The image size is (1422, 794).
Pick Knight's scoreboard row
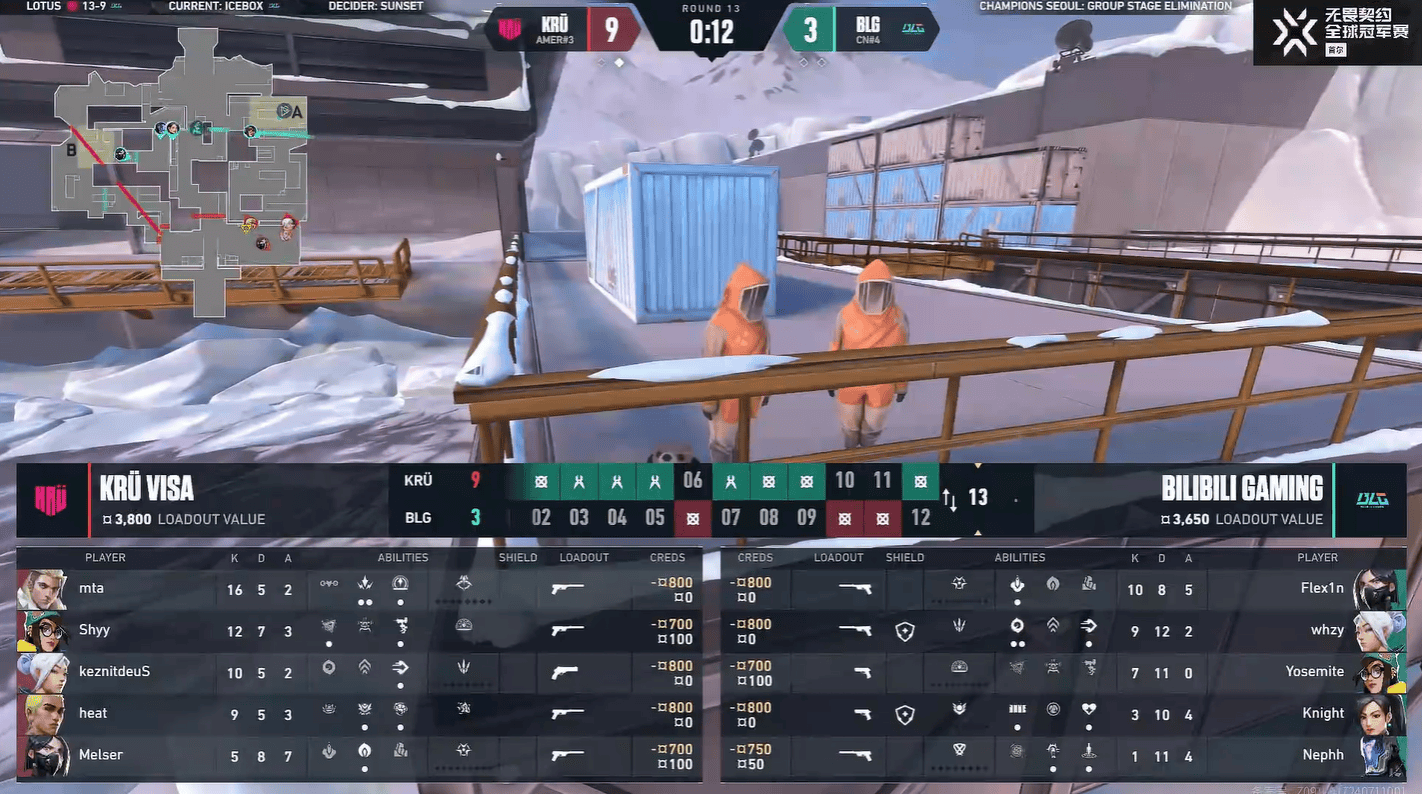1062,714
